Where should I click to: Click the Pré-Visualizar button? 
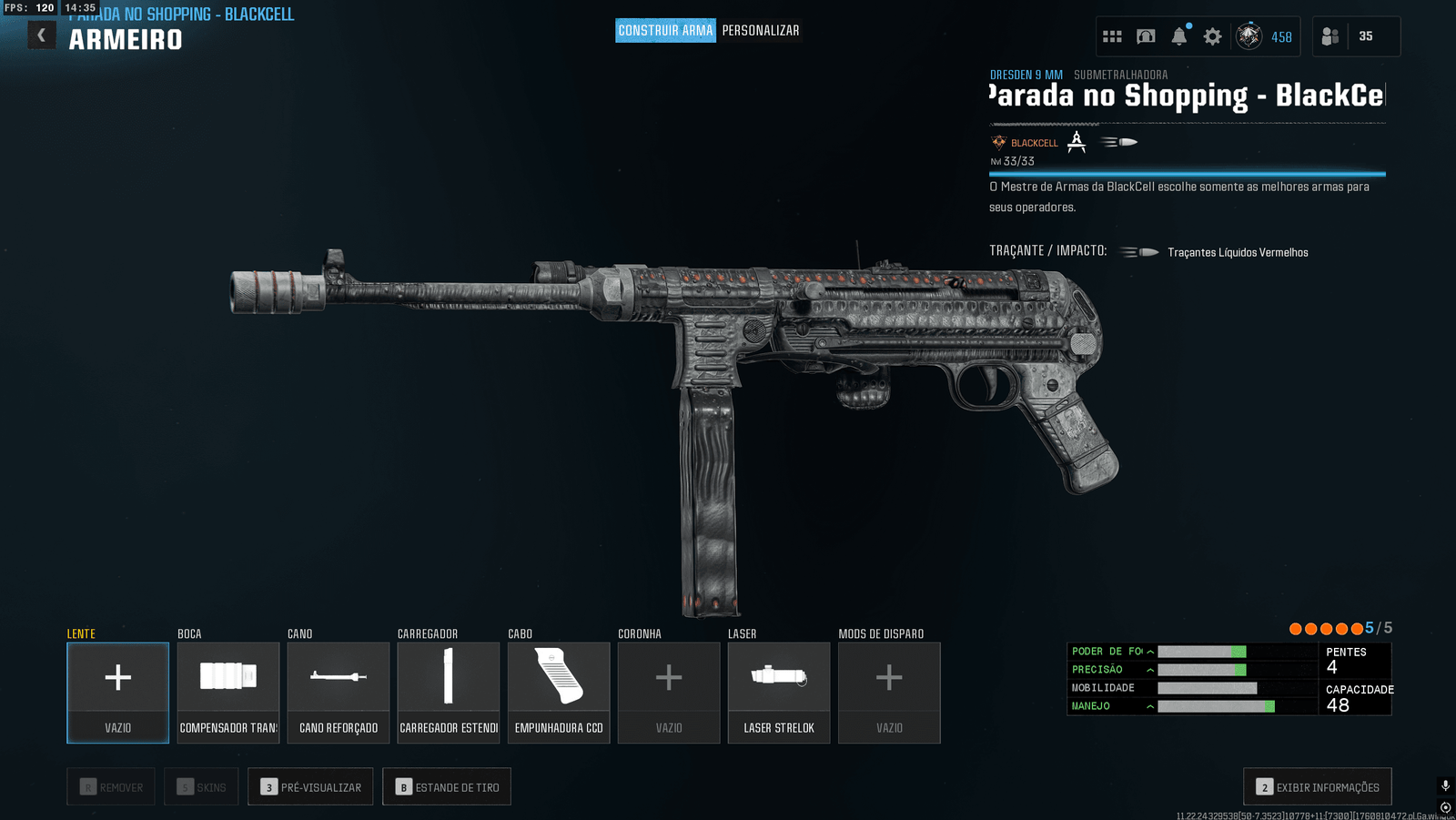(x=310, y=787)
